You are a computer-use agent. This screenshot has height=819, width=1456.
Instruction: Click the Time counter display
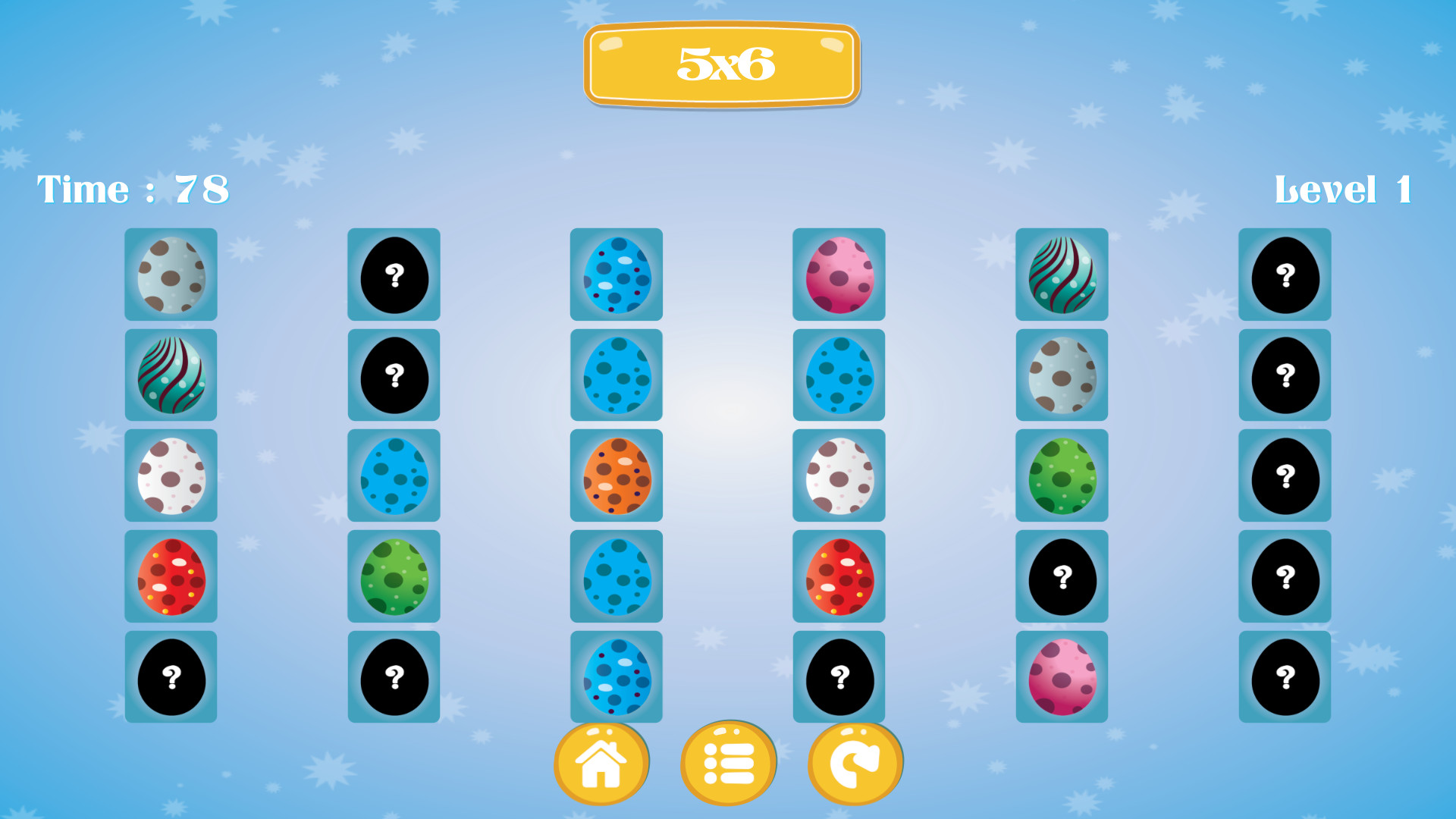pyautogui.click(x=133, y=190)
